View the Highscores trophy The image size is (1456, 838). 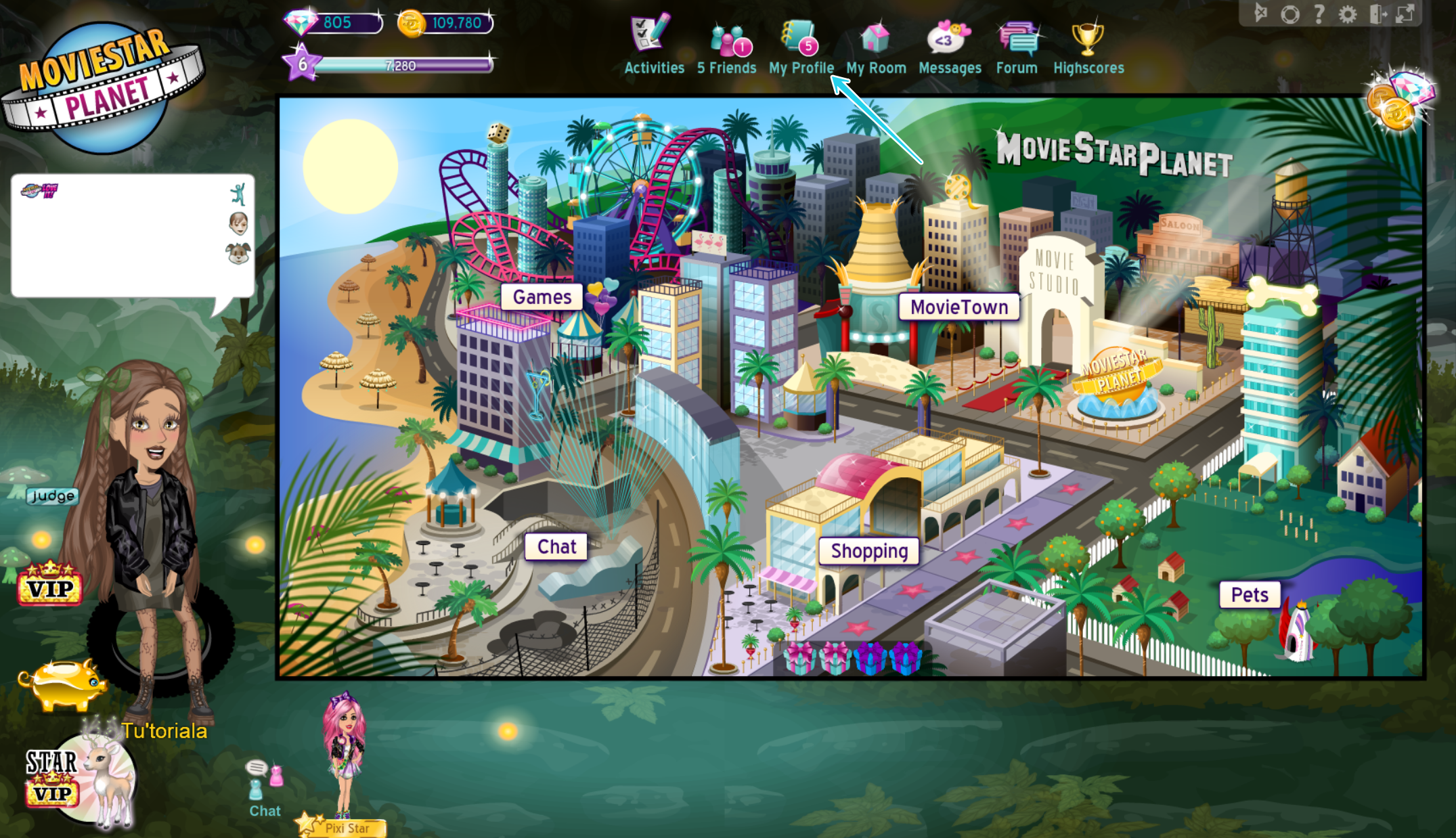tap(1088, 44)
